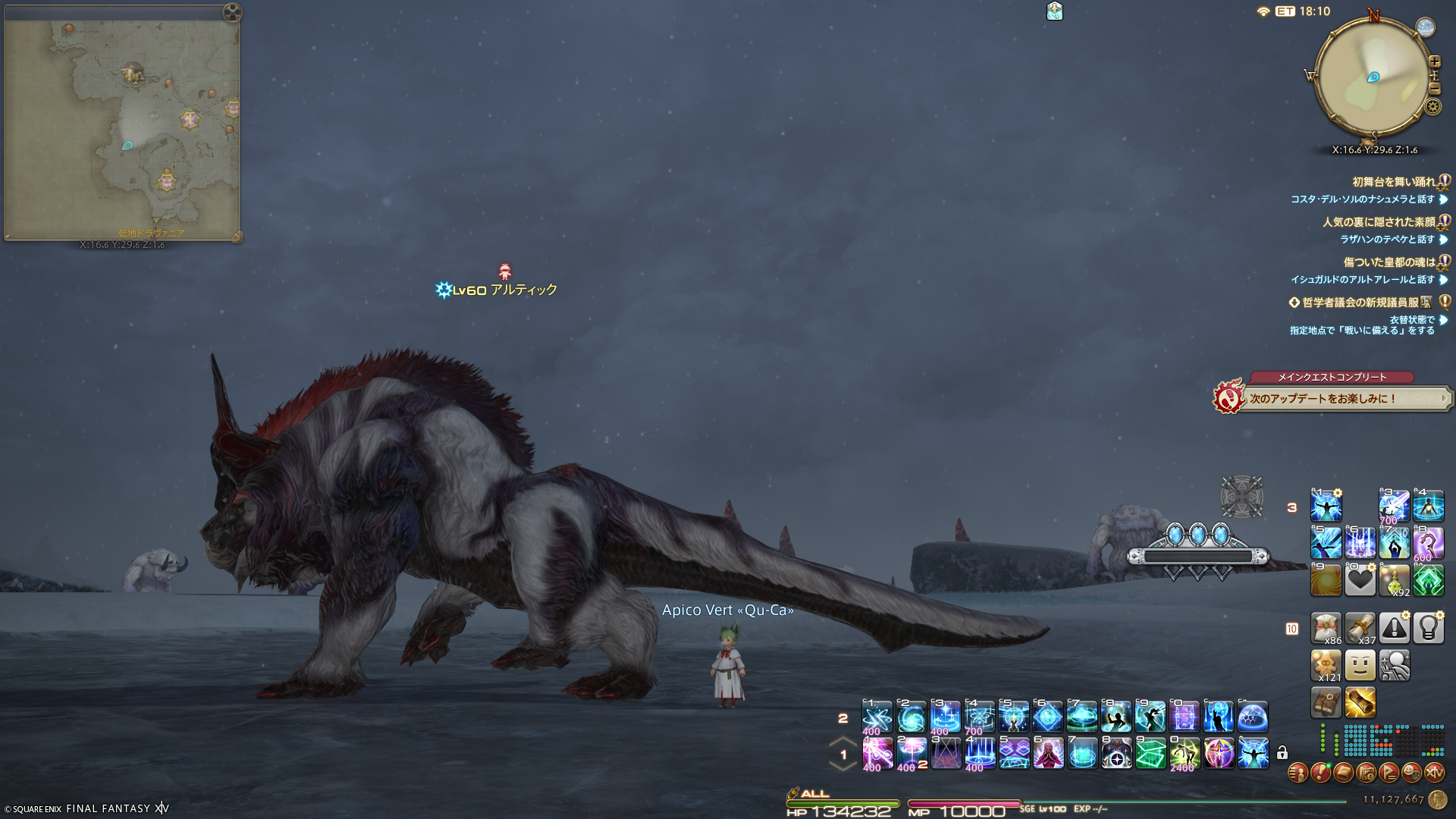1456x819 pixels.
Task: Select the quest 人気の裏に隠された素顔
Action: point(1379,222)
